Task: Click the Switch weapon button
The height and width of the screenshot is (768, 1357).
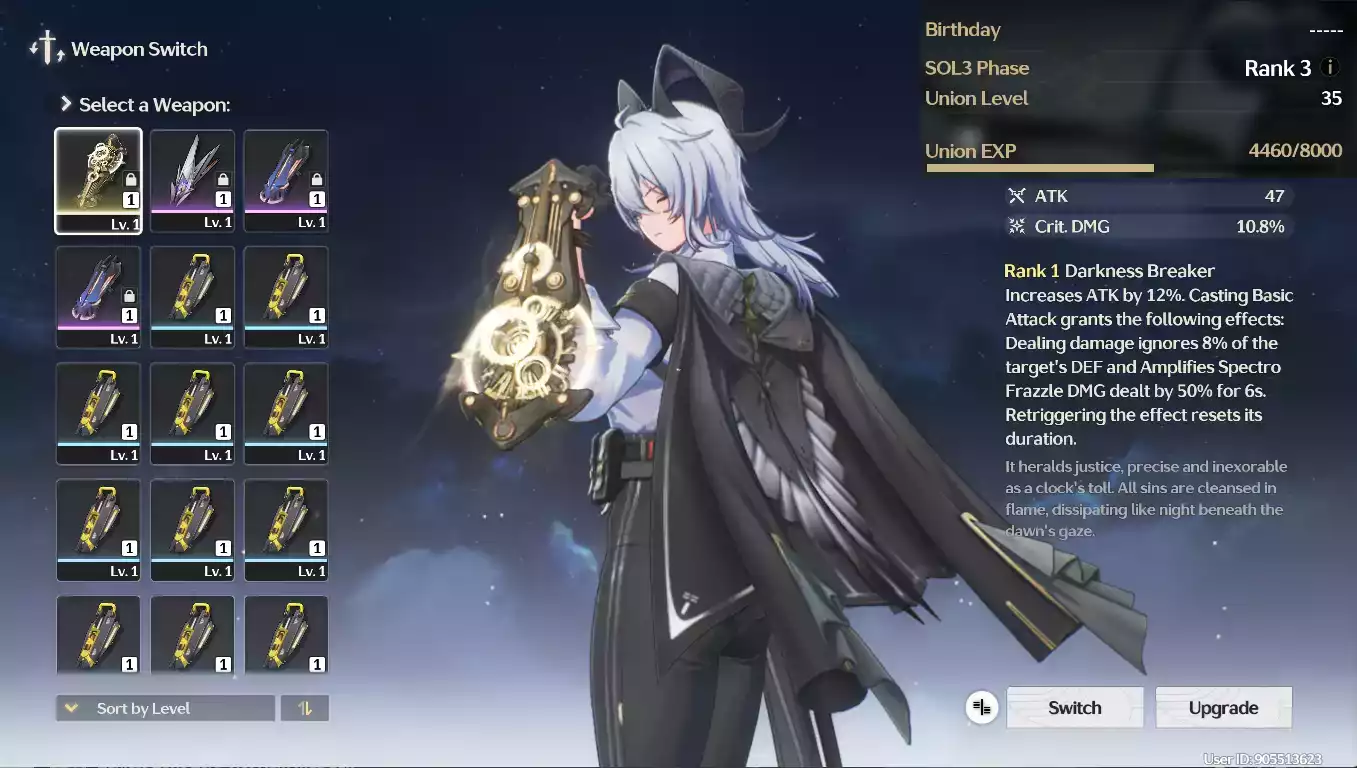Action: (x=1074, y=708)
